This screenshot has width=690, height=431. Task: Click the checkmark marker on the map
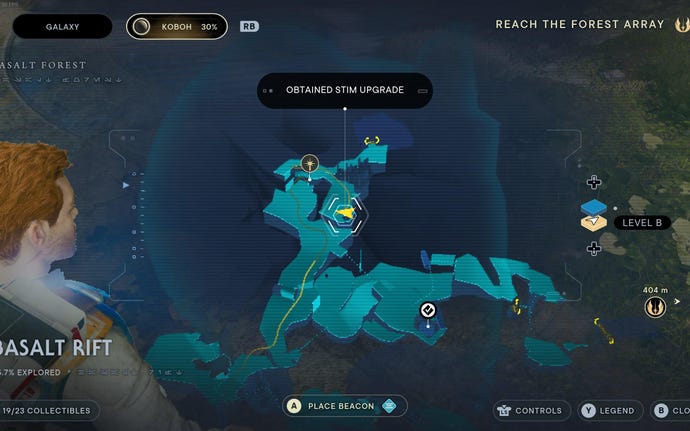[428, 310]
